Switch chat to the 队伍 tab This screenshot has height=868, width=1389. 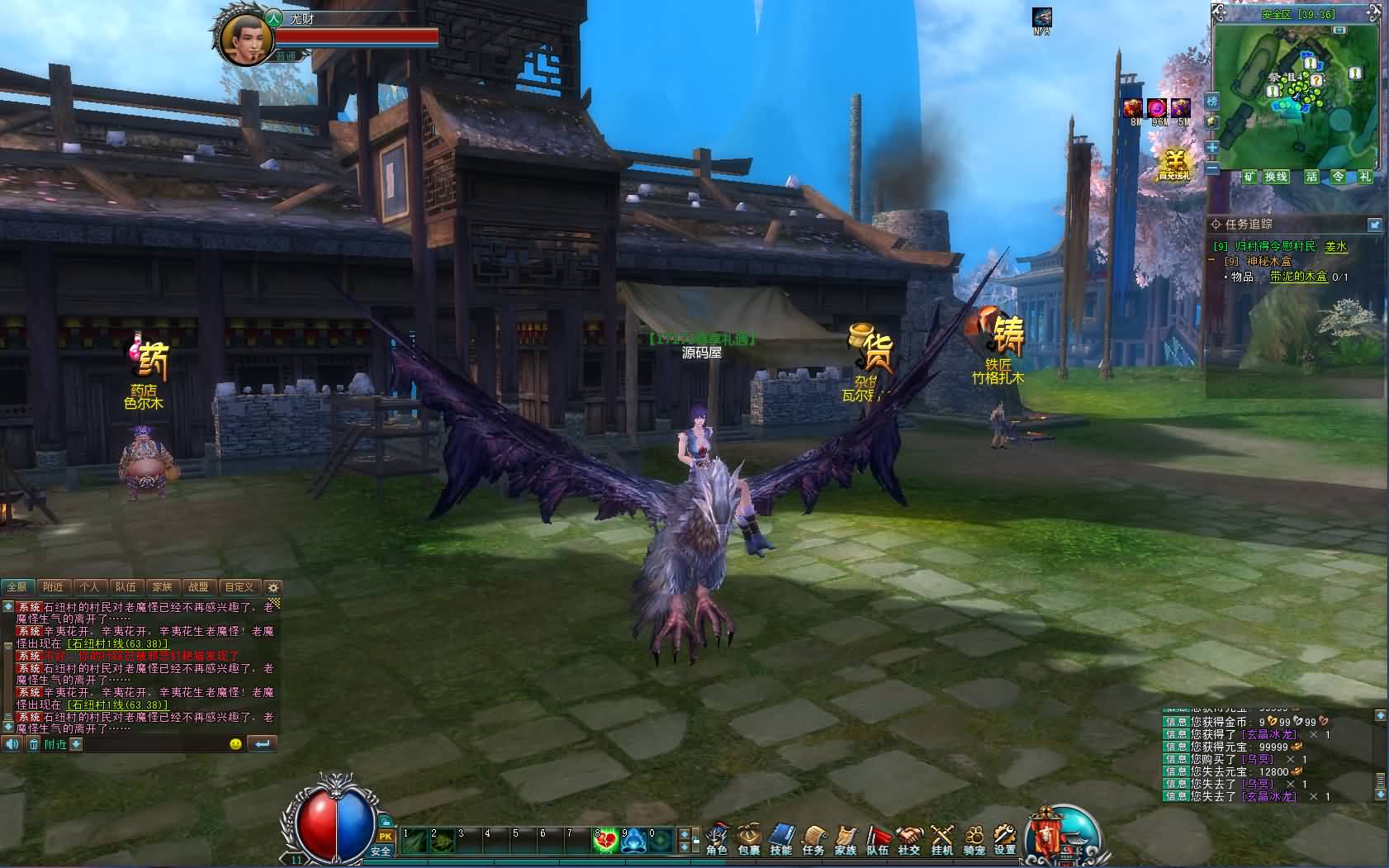(x=126, y=587)
